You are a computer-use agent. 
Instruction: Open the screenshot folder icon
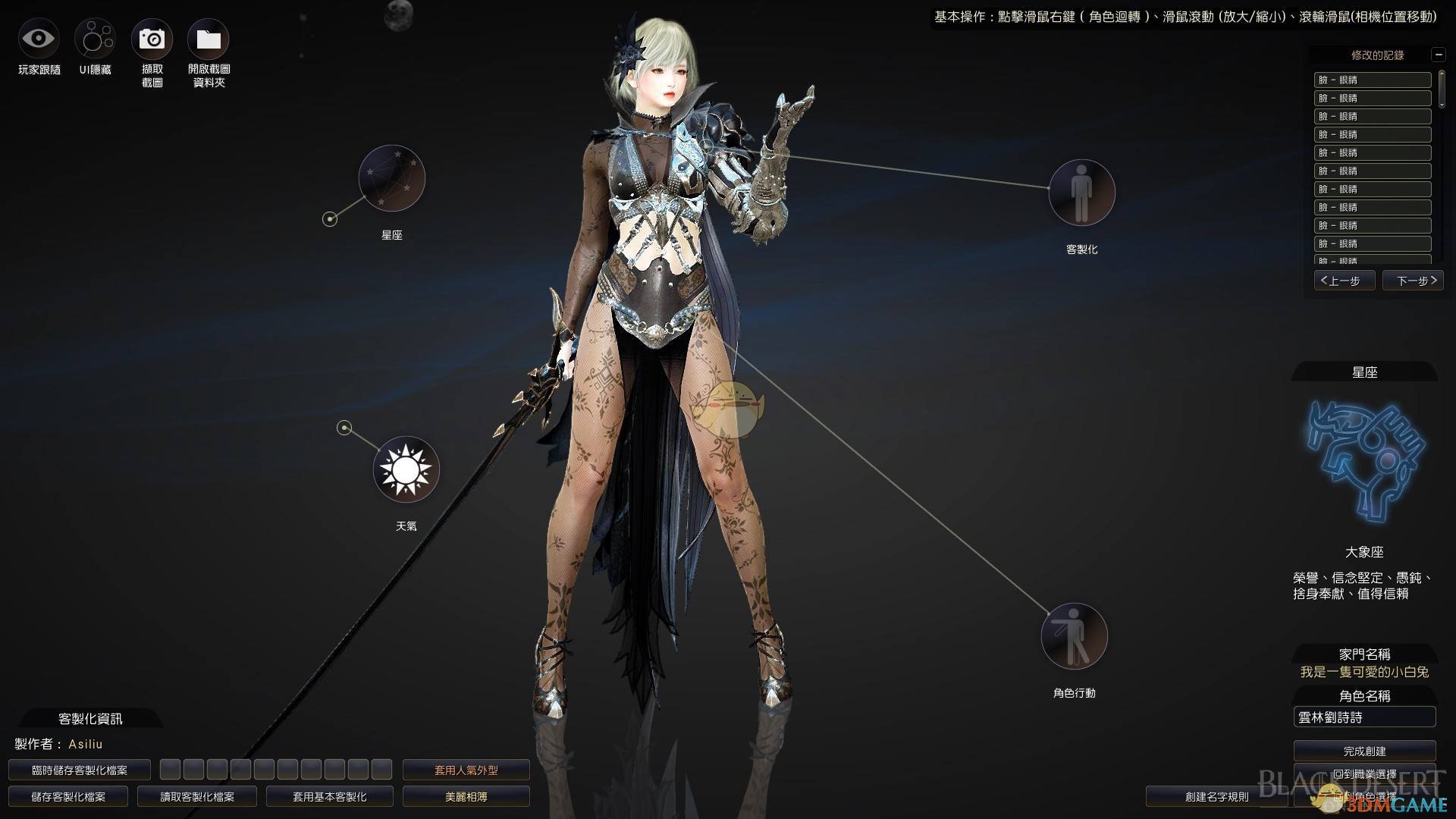tap(209, 39)
